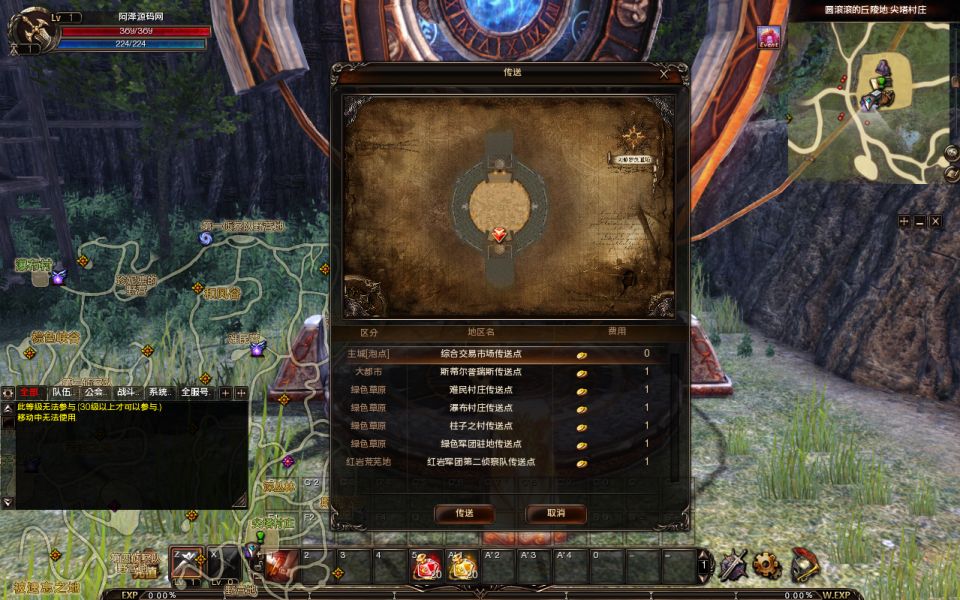Show the 战斗 combat log tab
This screenshot has height=600, width=960.
(128, 393)
